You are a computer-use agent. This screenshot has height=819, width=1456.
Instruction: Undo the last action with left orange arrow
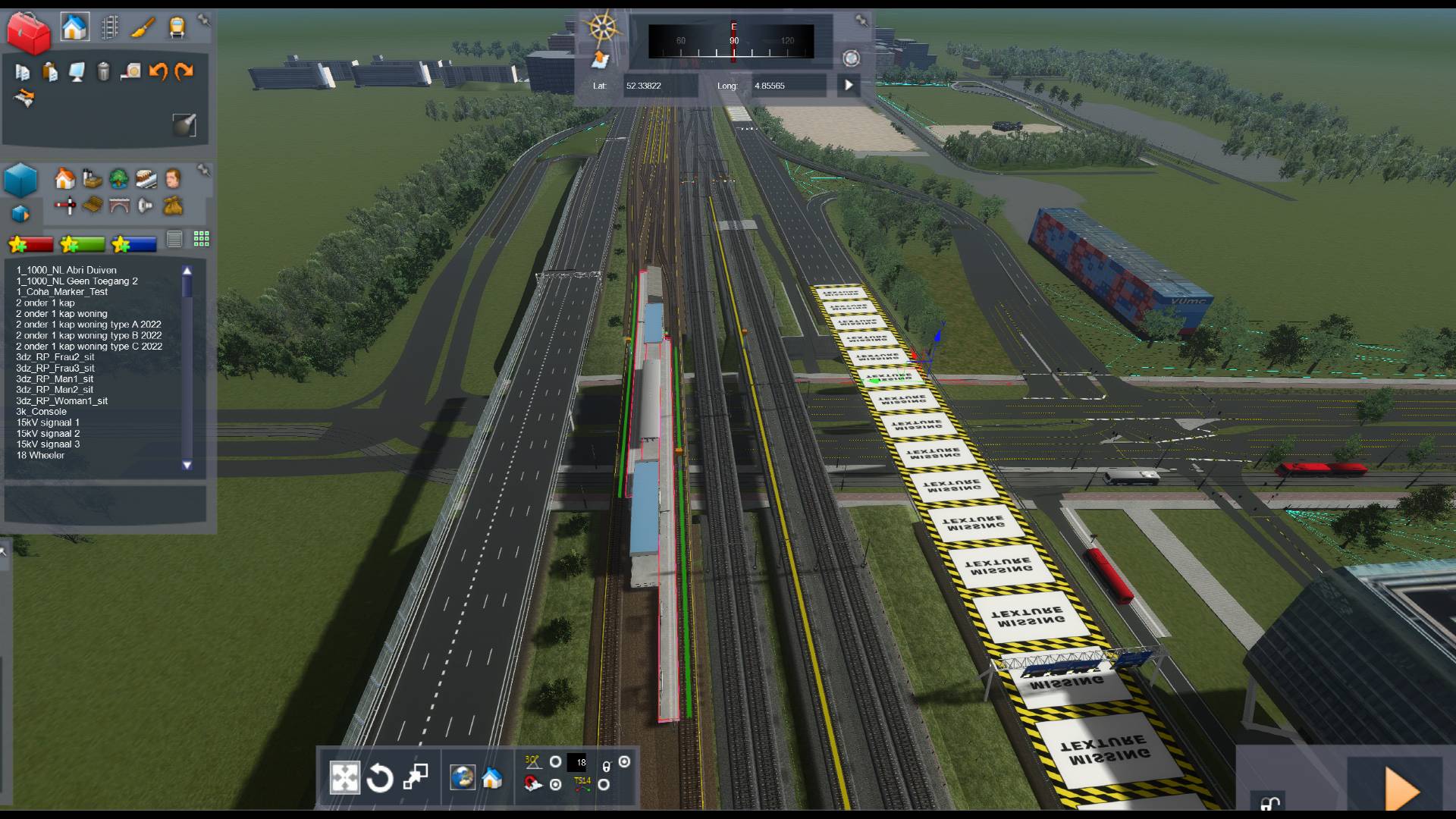point(158,71)
